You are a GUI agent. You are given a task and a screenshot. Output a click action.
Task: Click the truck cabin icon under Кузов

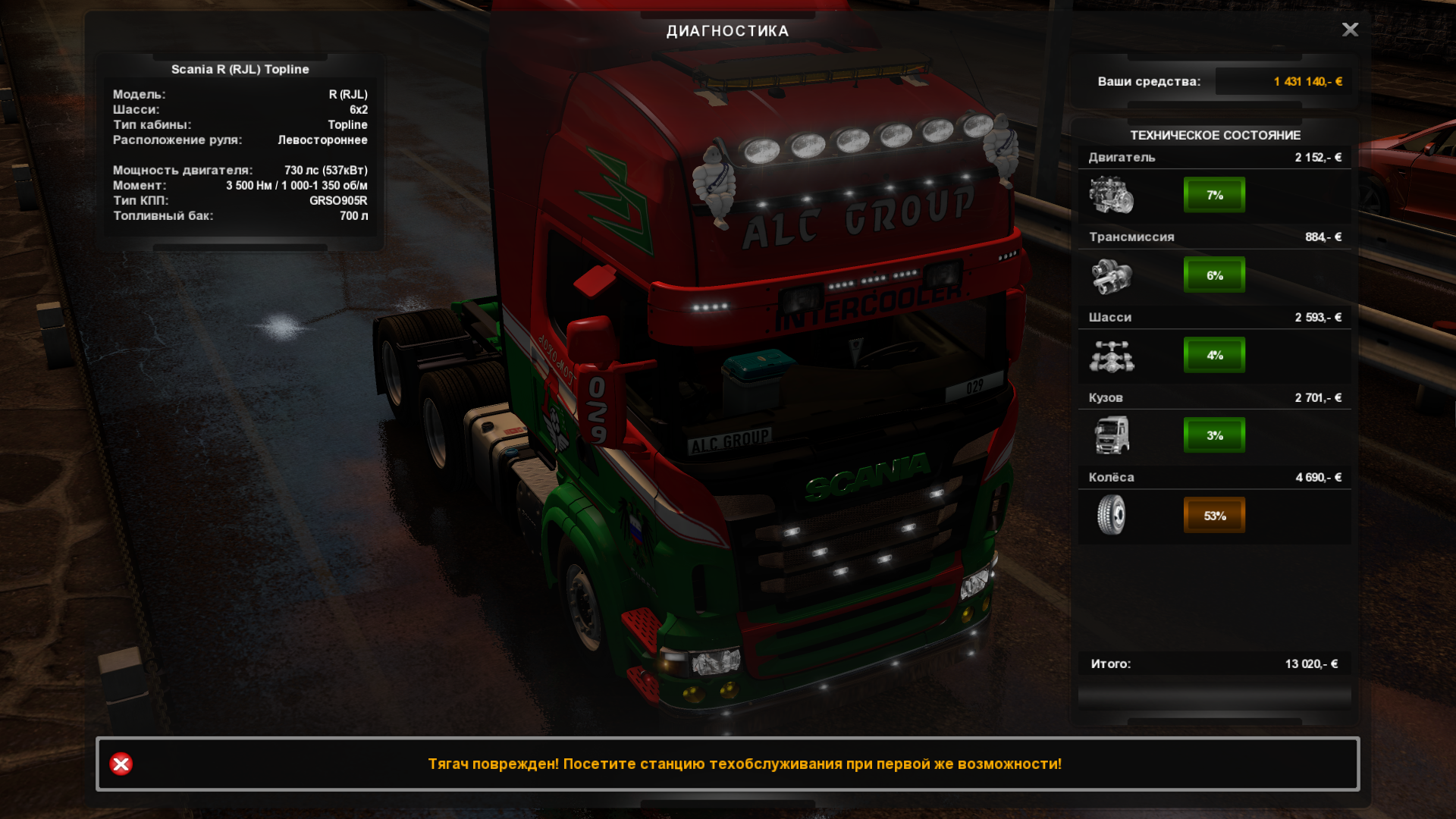tap(1112, 435)
